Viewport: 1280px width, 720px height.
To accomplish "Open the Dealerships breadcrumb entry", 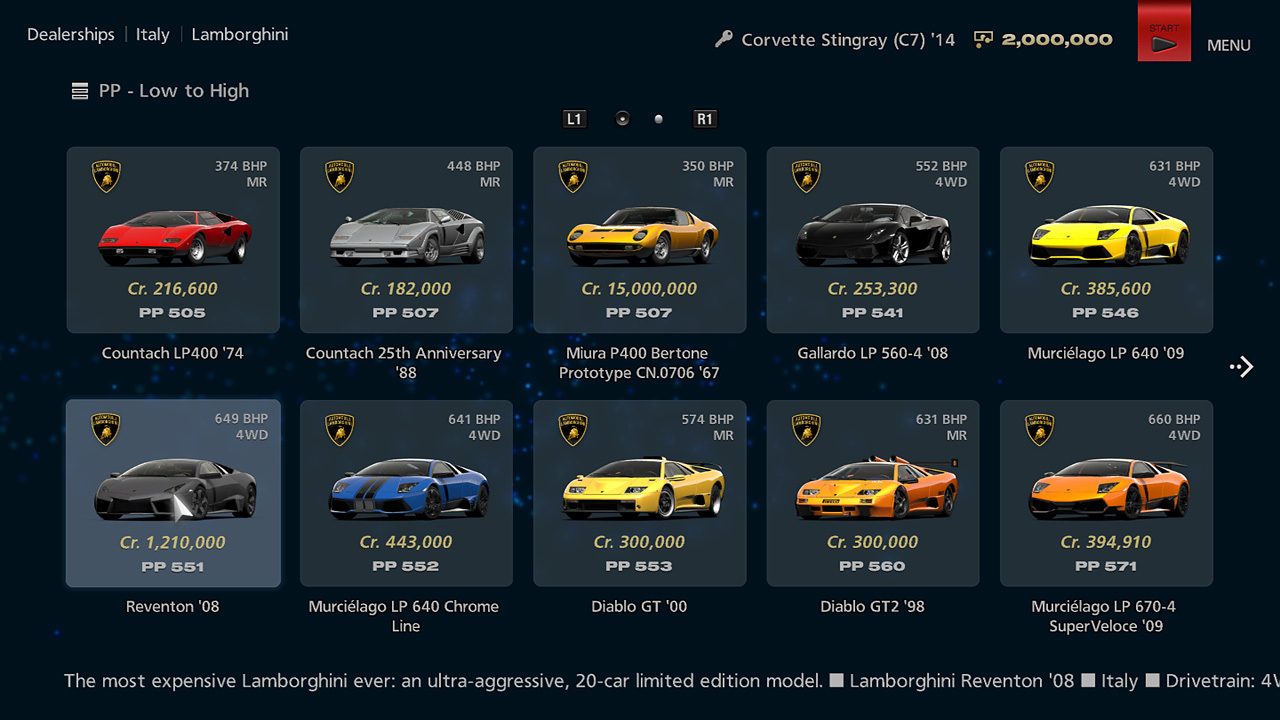I will pyautogui.click(x=70, y=34).
